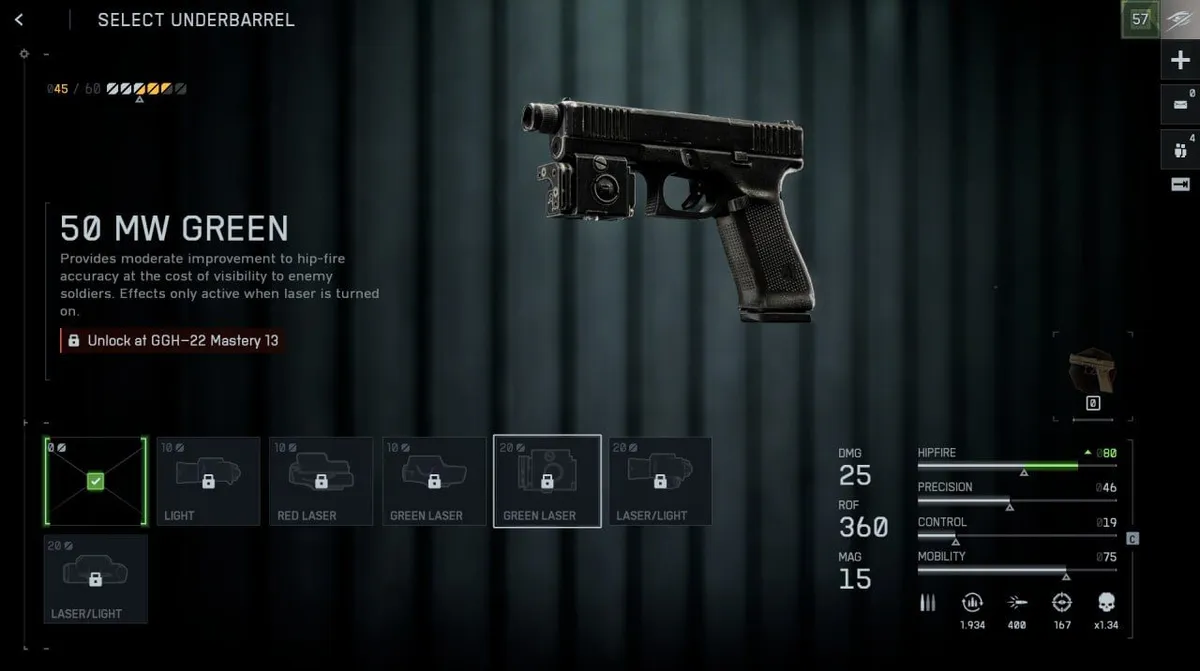Go back using the top-left arrow

[x=19, y=20]
